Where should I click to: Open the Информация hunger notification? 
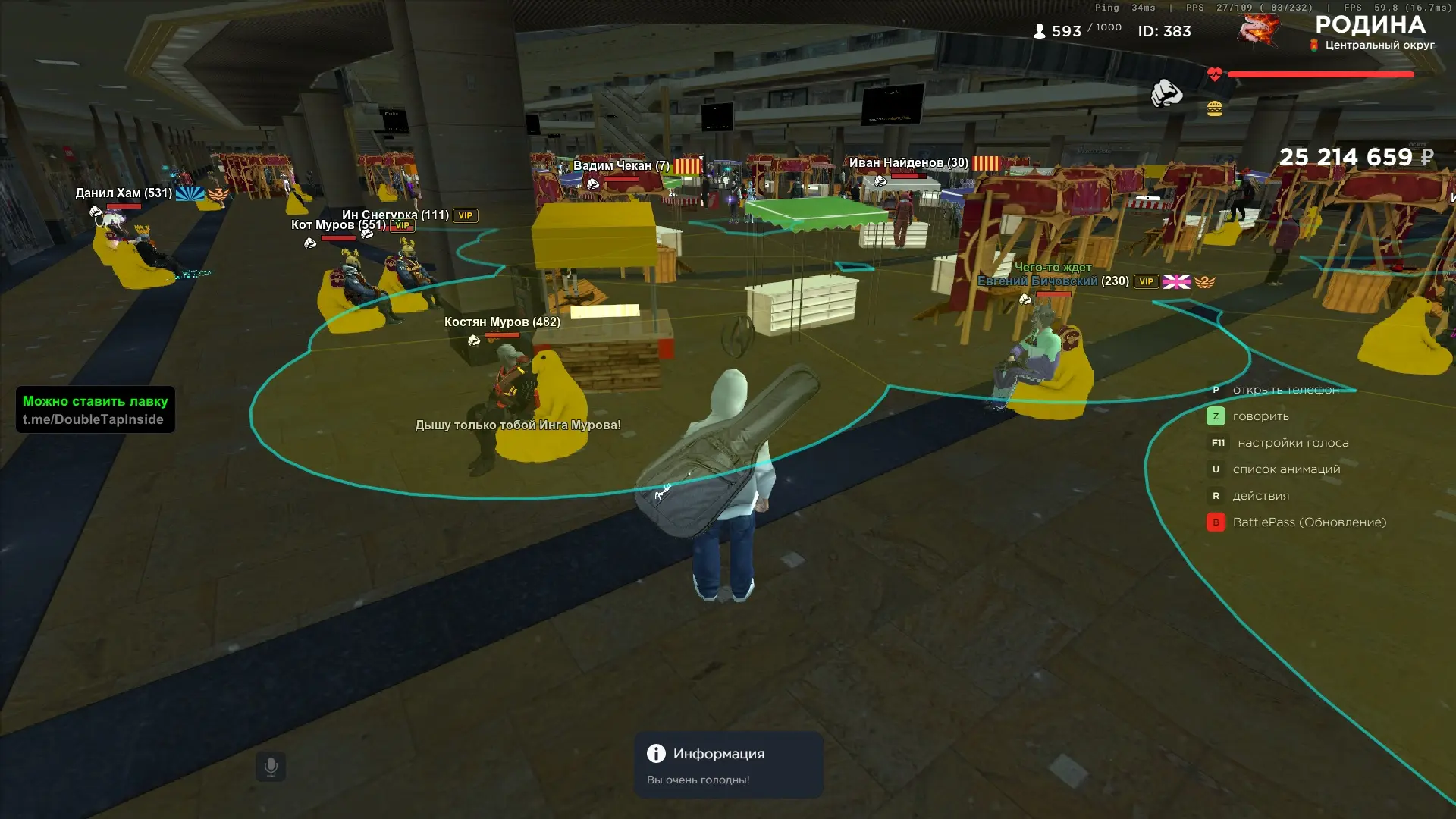coord(728,764)
